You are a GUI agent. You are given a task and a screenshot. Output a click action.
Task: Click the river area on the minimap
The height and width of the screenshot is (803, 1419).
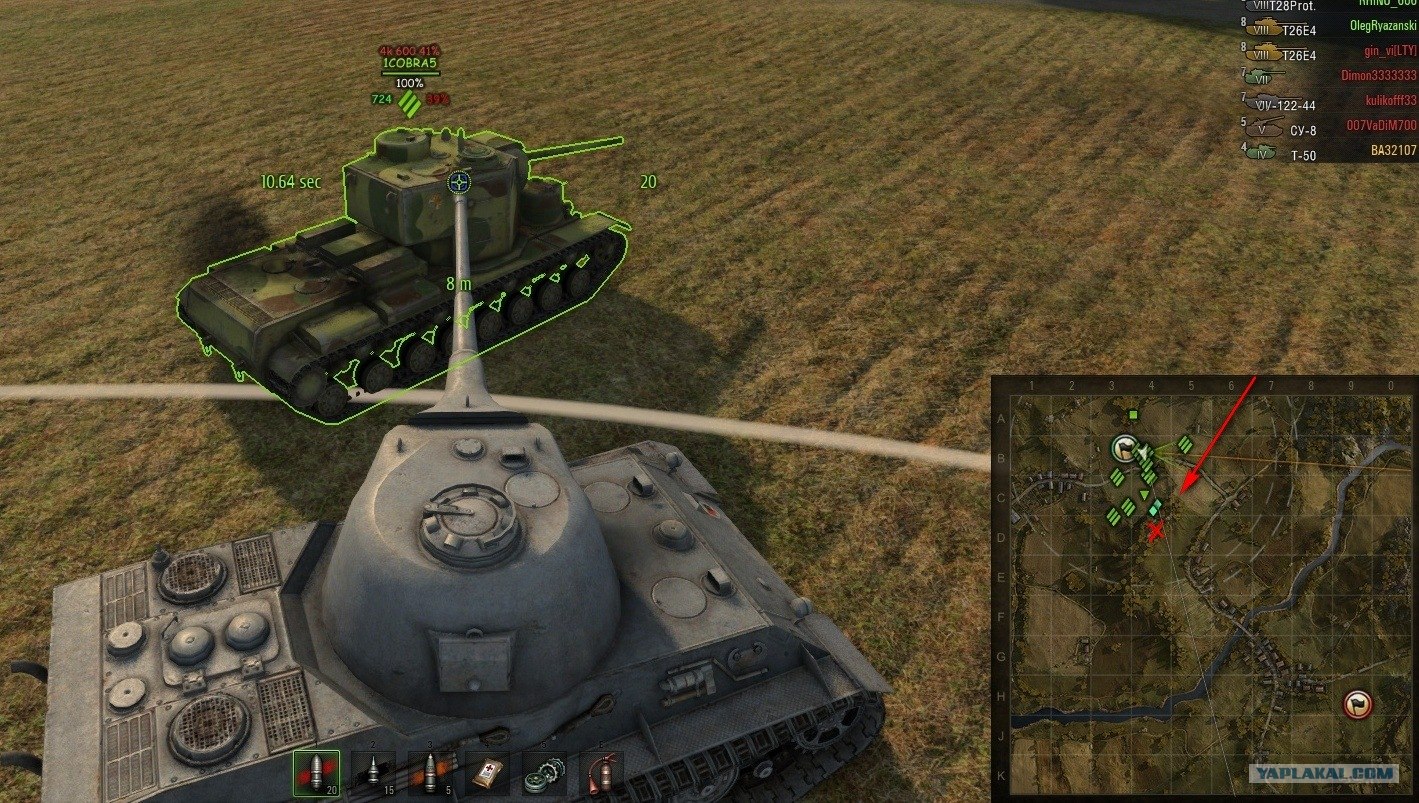click(1100, 711)
